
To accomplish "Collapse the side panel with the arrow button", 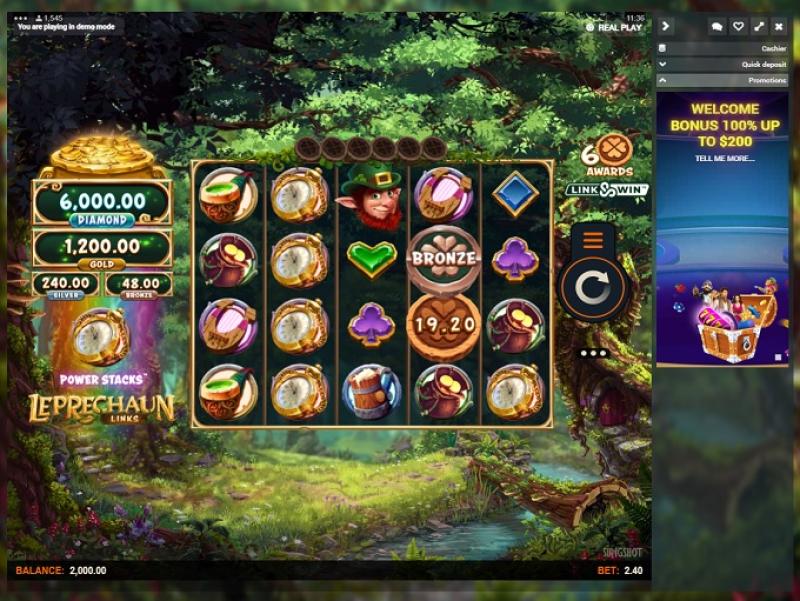I will pos(666,26).
